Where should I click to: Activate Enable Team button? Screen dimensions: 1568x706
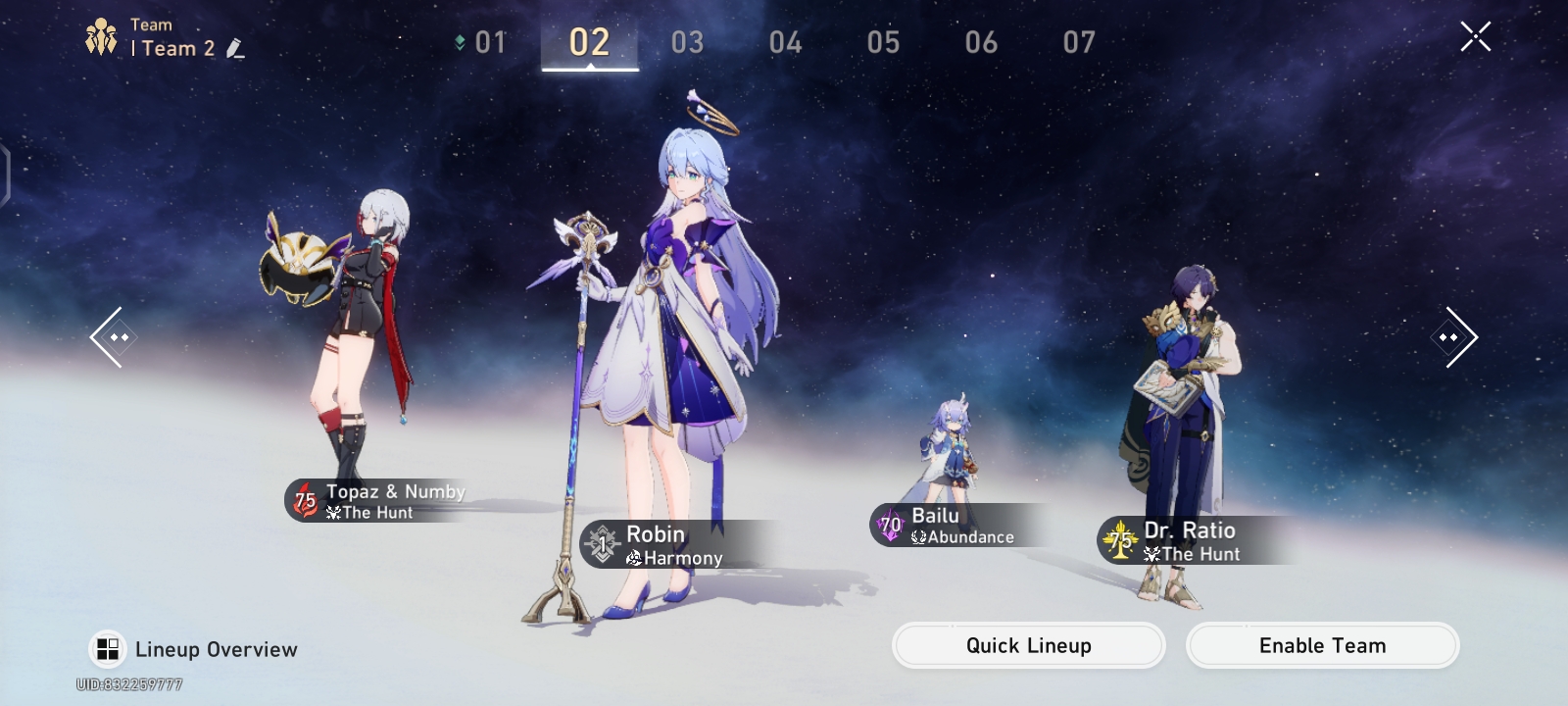[1323, 645]
